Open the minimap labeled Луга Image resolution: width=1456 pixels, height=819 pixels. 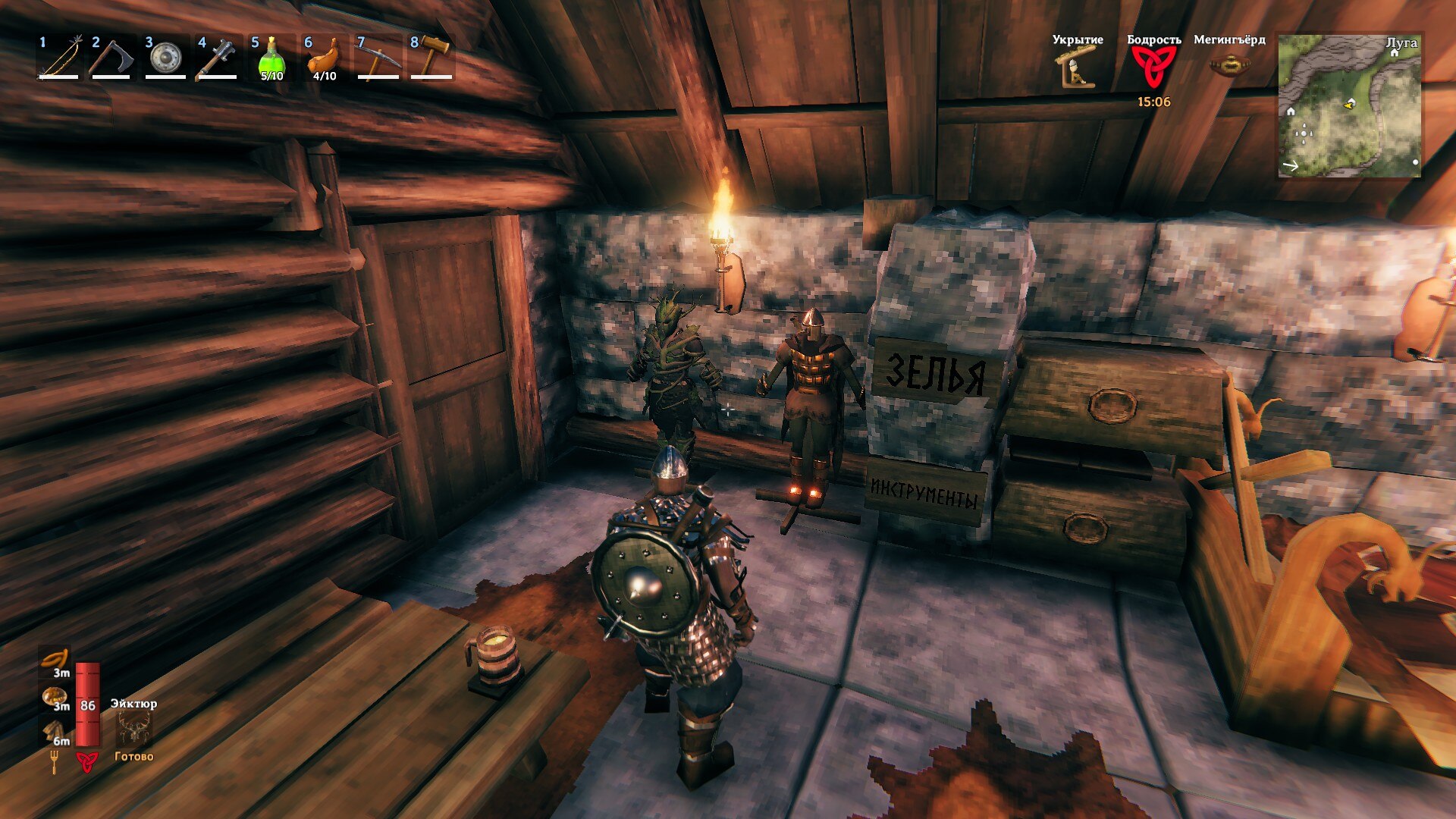pos(1349,106)
